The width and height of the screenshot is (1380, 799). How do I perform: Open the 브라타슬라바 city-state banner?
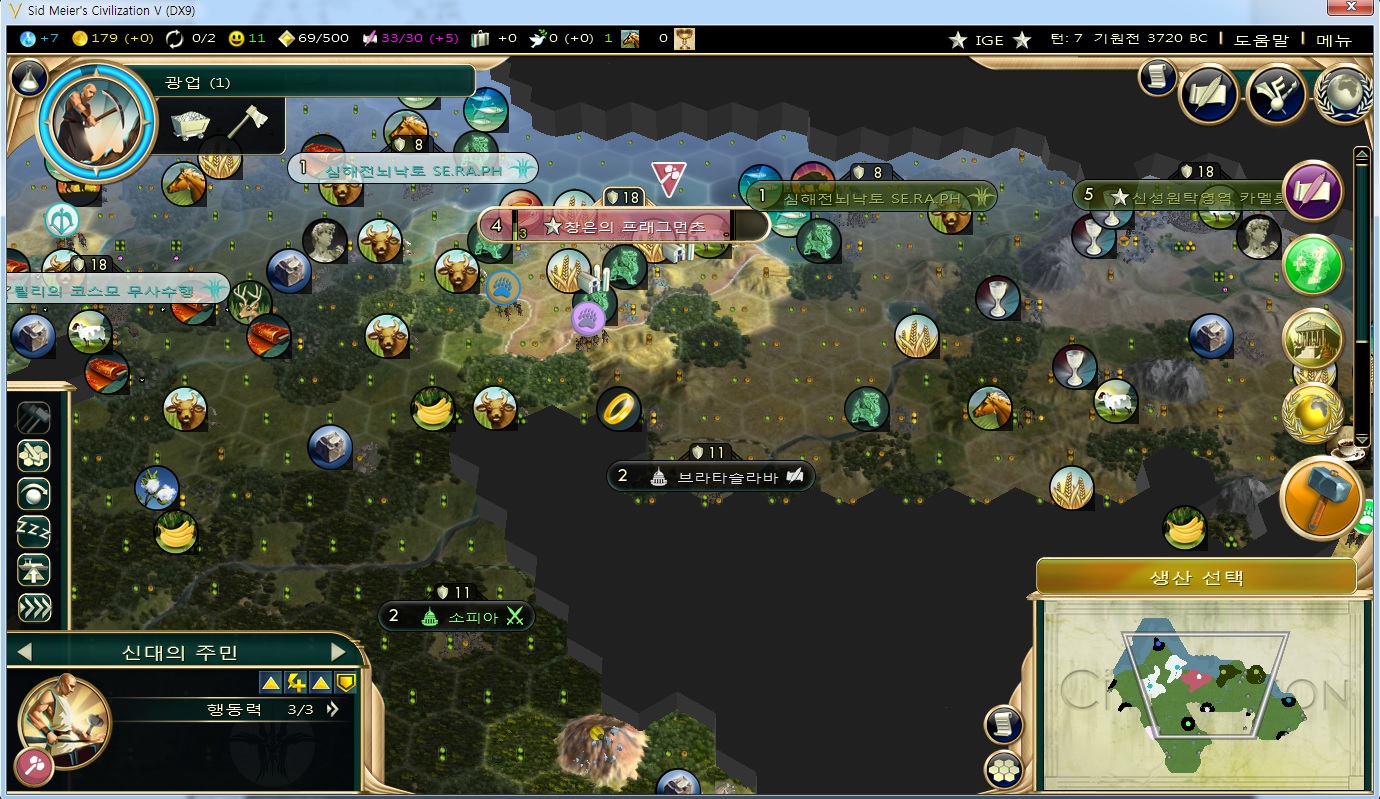coord(712,476)
